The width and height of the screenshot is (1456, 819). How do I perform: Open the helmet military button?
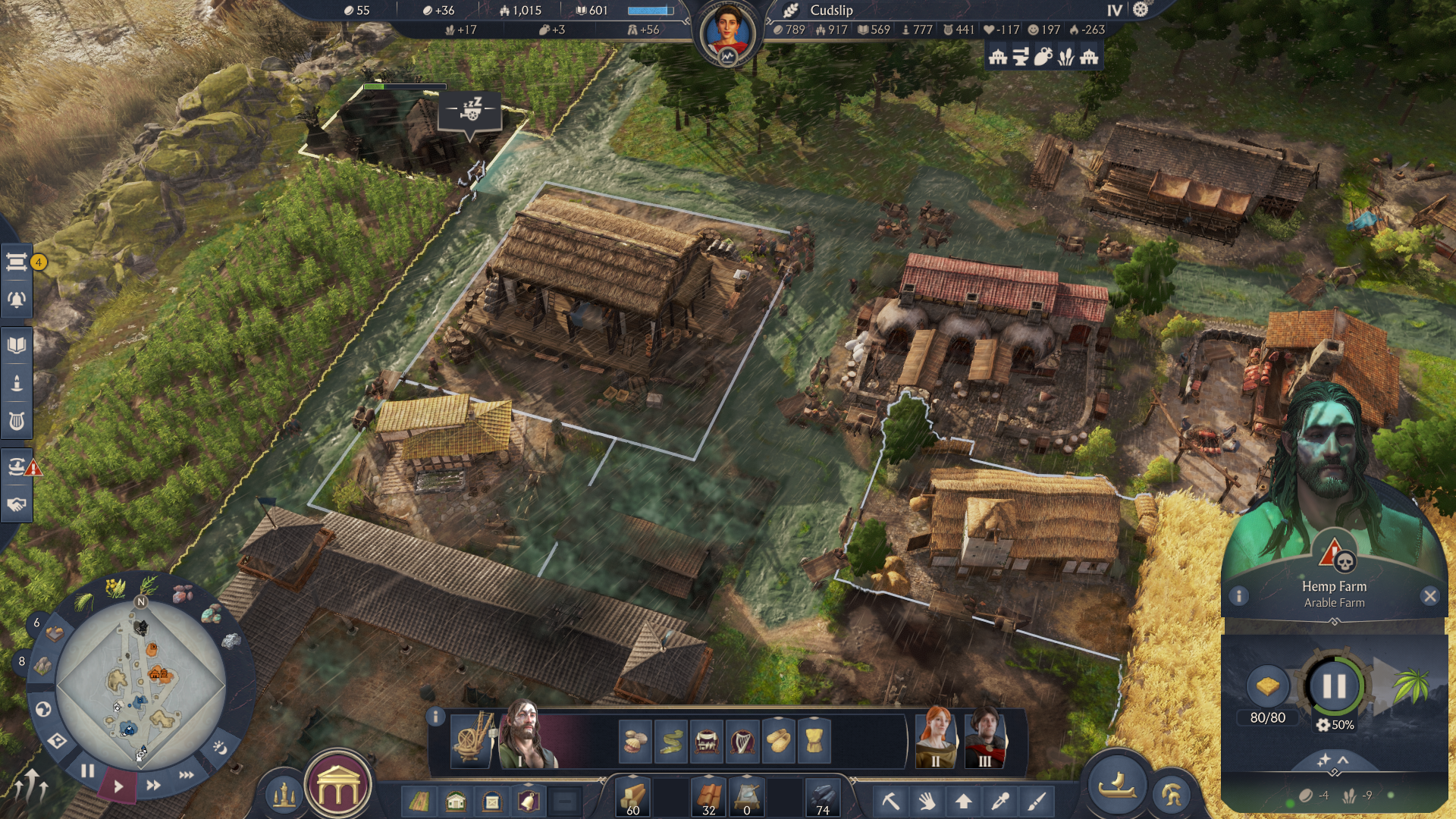(1171, 794)
